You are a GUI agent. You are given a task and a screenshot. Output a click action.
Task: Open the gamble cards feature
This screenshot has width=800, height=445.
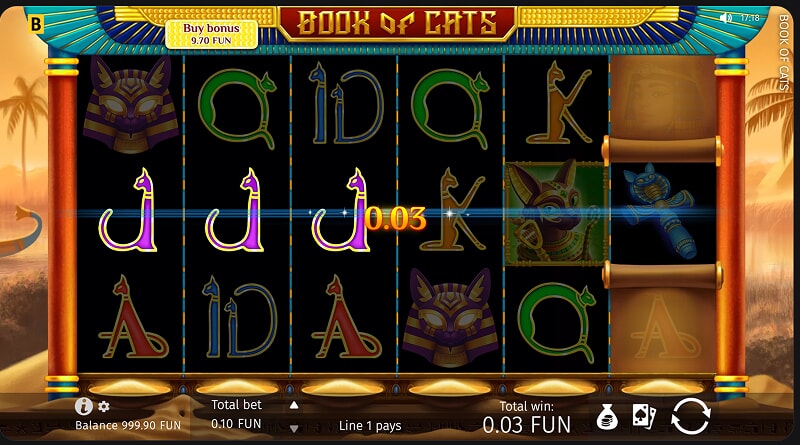coord(643,416)
